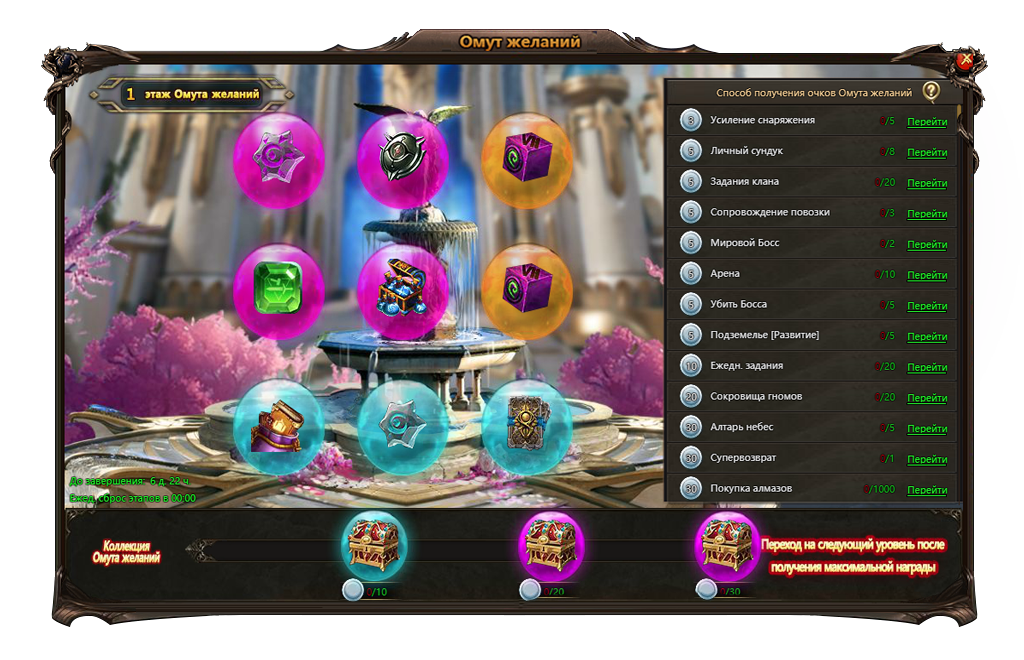Go to Алтарь небес with Перейти
The image size is (1024, 660).
[927, 429]
